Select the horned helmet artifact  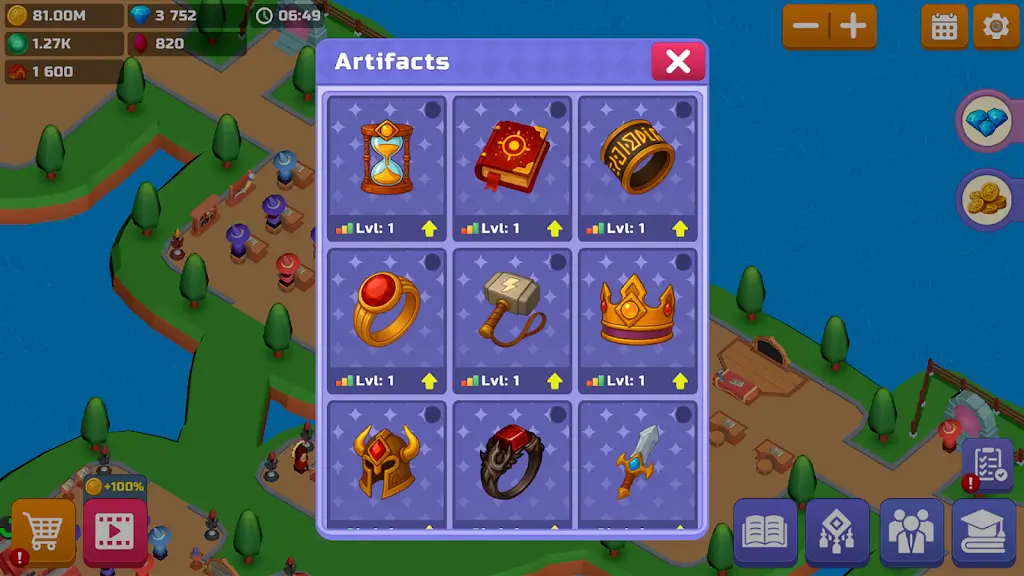click(386, 461)
